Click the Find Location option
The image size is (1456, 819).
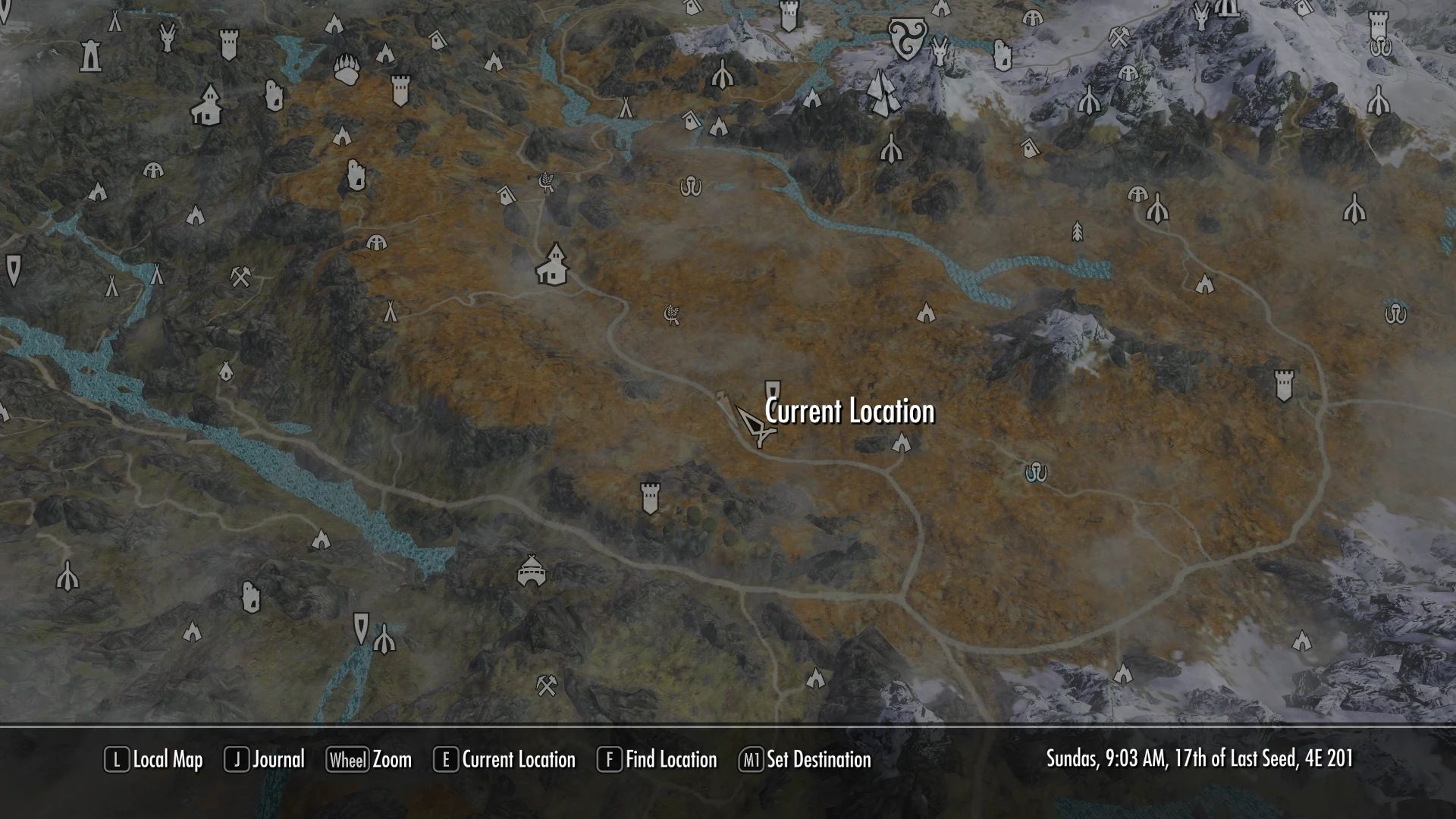click(x=657, y=760)
